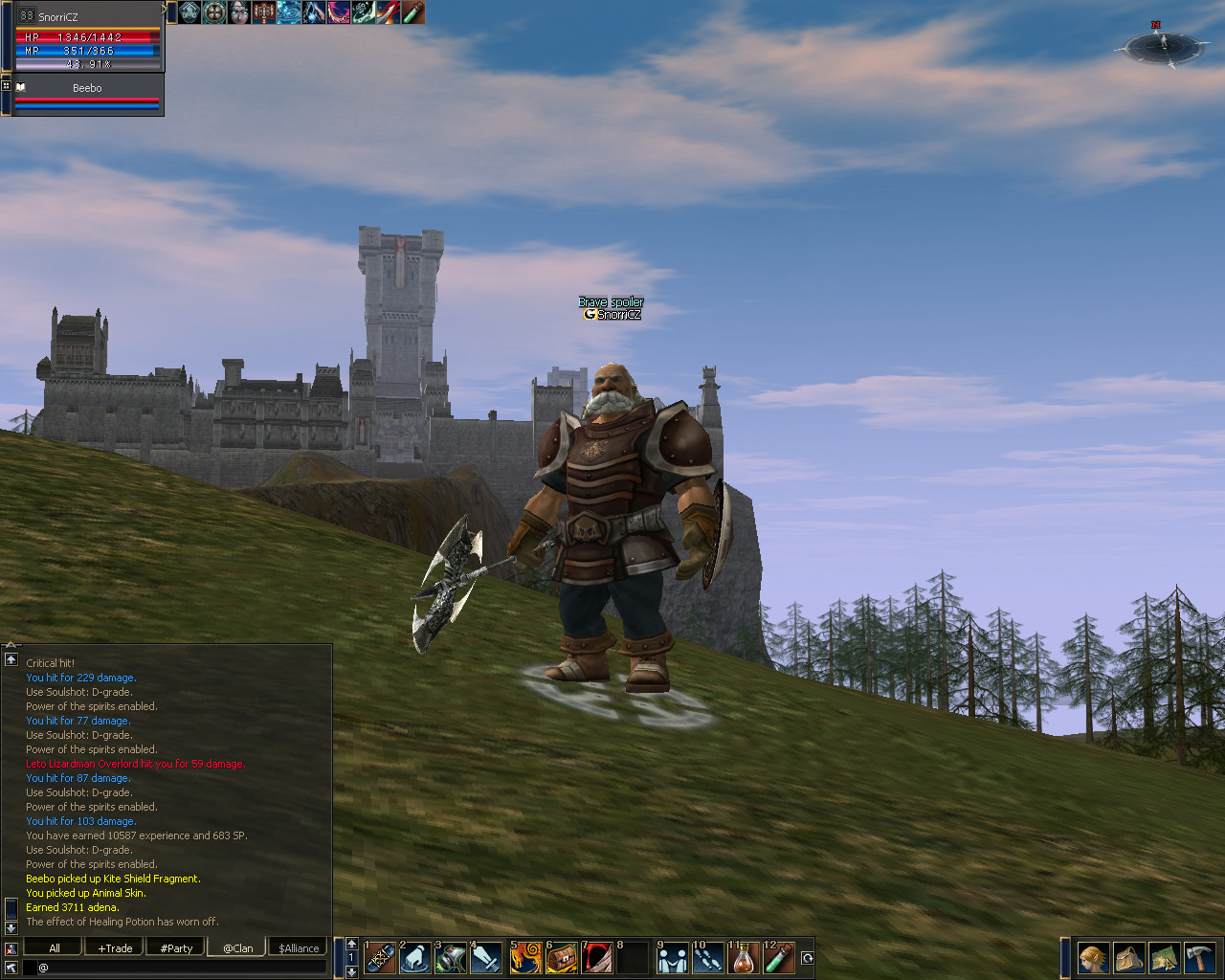Screen dimensions: 1225x980
Task: Open the world map icon
Action: pyautogui.click(x=1164, y=958)
